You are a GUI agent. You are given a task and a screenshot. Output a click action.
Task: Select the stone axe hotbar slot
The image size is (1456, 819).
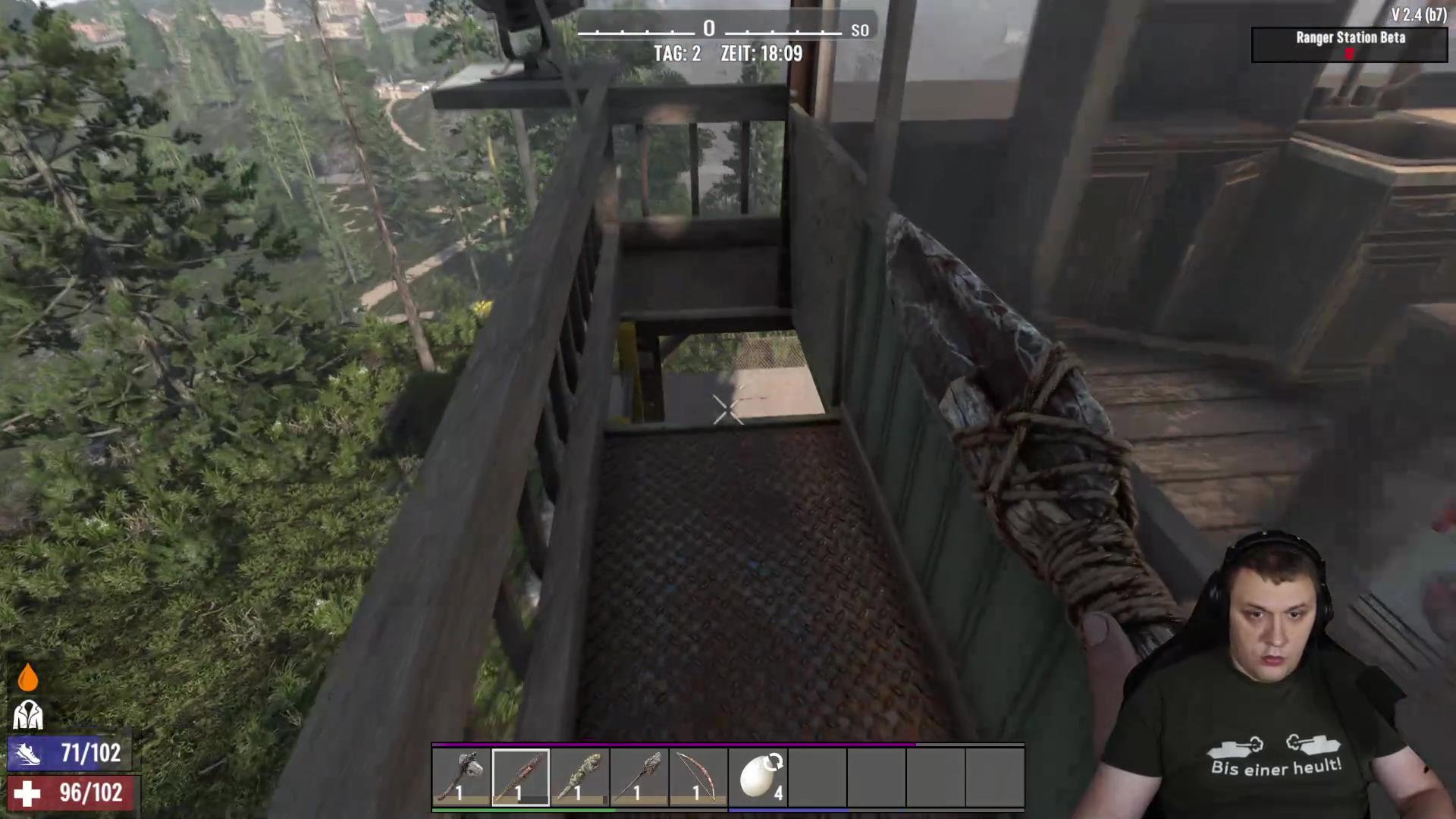coord(461,777)
